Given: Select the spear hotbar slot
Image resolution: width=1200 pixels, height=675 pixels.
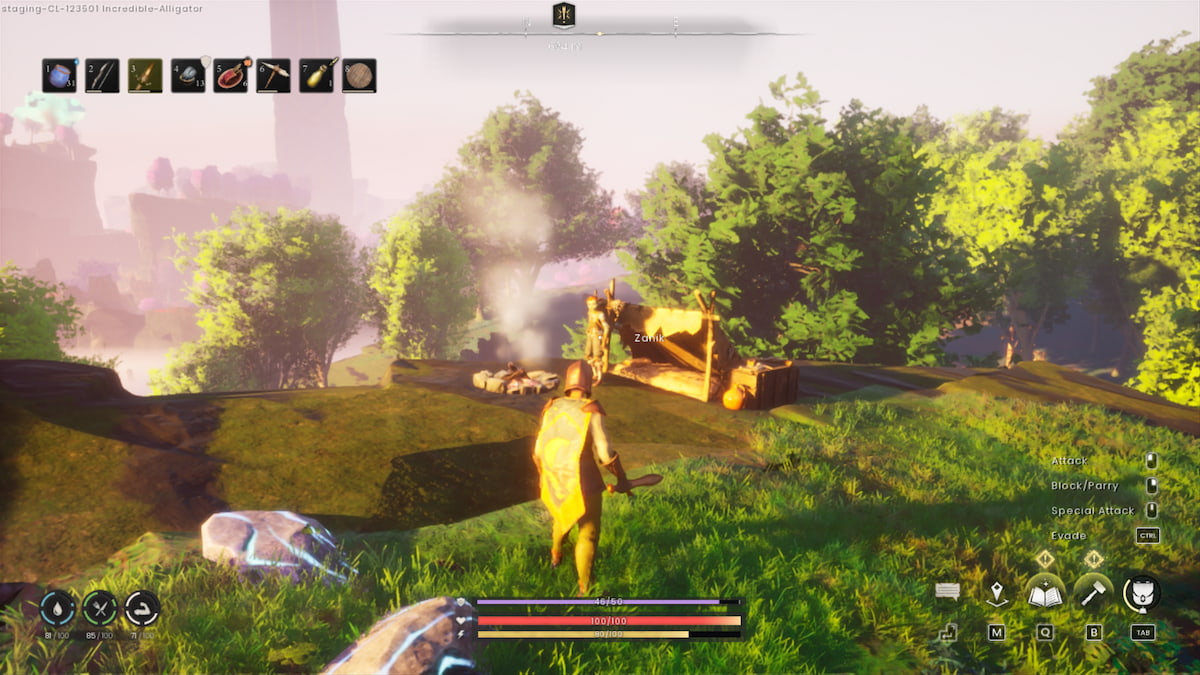Looking at the screenshot, I should (x=145, y=76).
